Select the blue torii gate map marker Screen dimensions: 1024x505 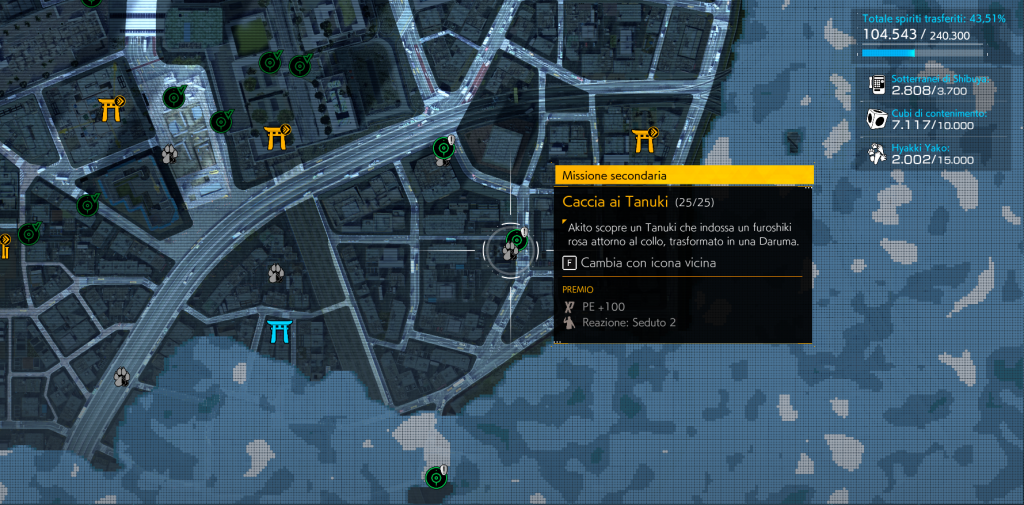point(279,331)
